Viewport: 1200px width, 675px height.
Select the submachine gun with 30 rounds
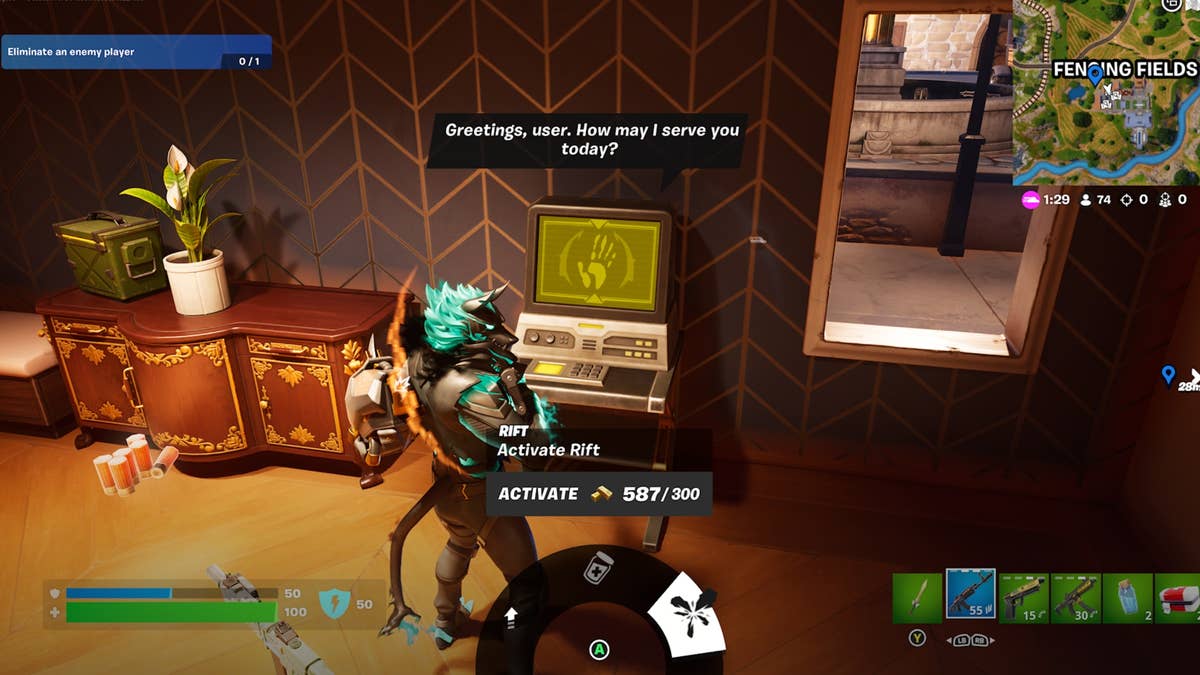(x=1075, y=598)
